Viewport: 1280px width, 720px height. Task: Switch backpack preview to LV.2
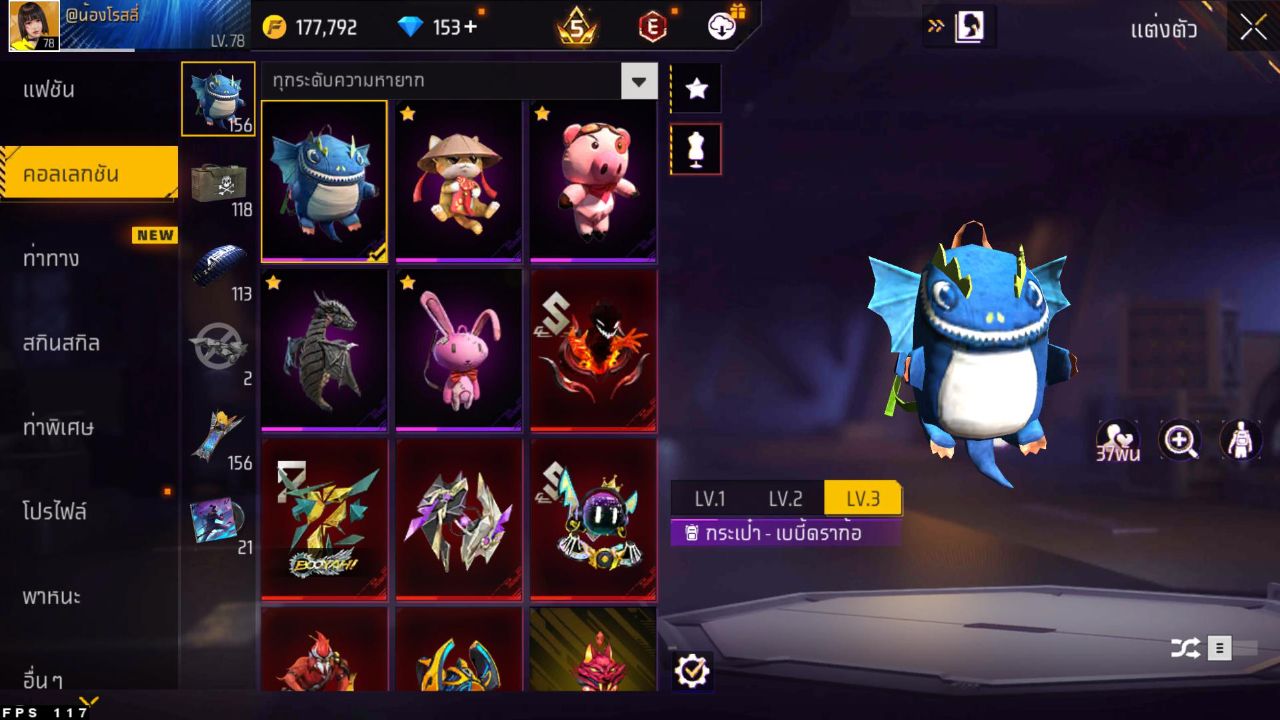785,499
